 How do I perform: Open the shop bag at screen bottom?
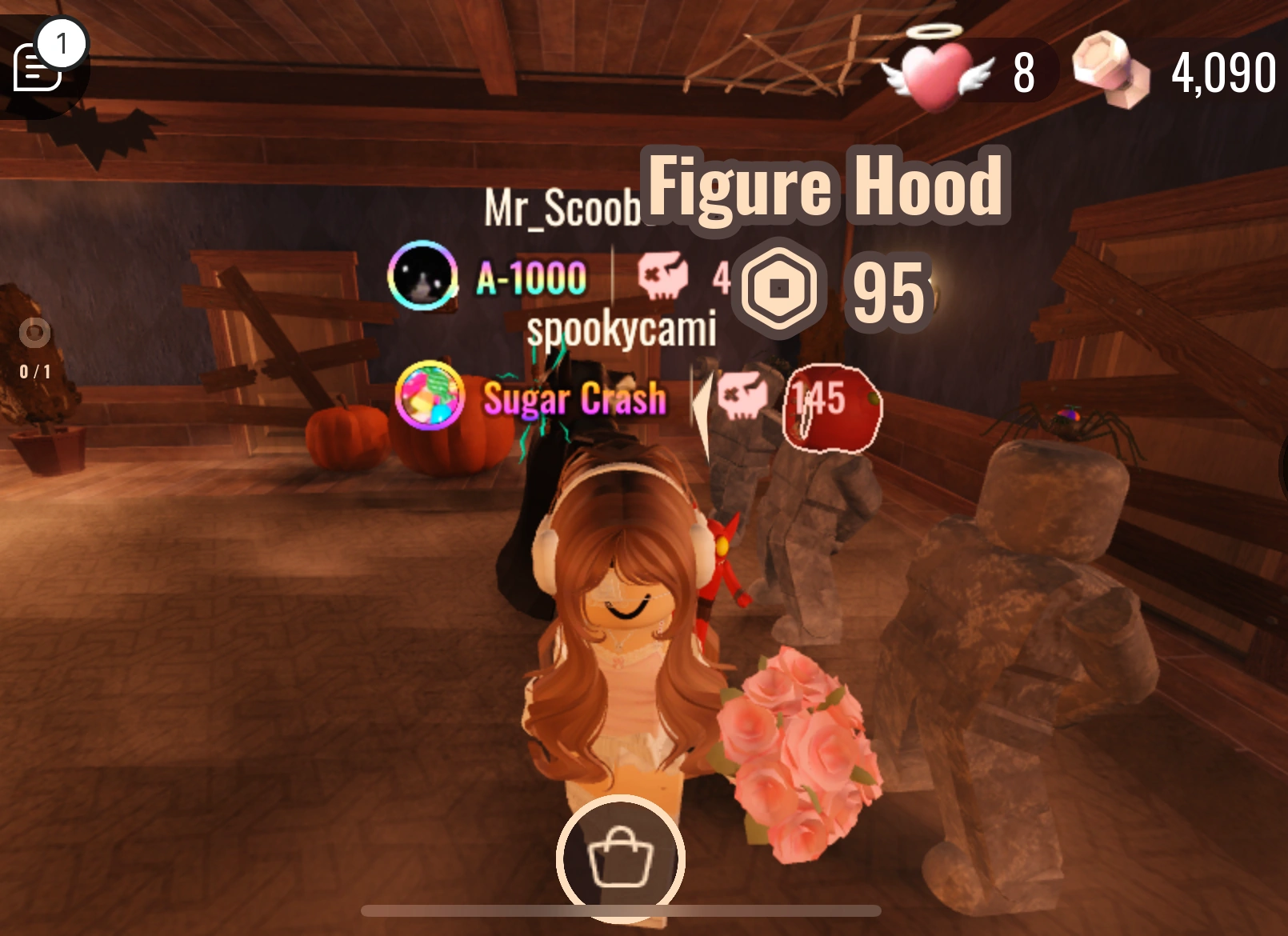pyautogui.click(x=622, y=858)
